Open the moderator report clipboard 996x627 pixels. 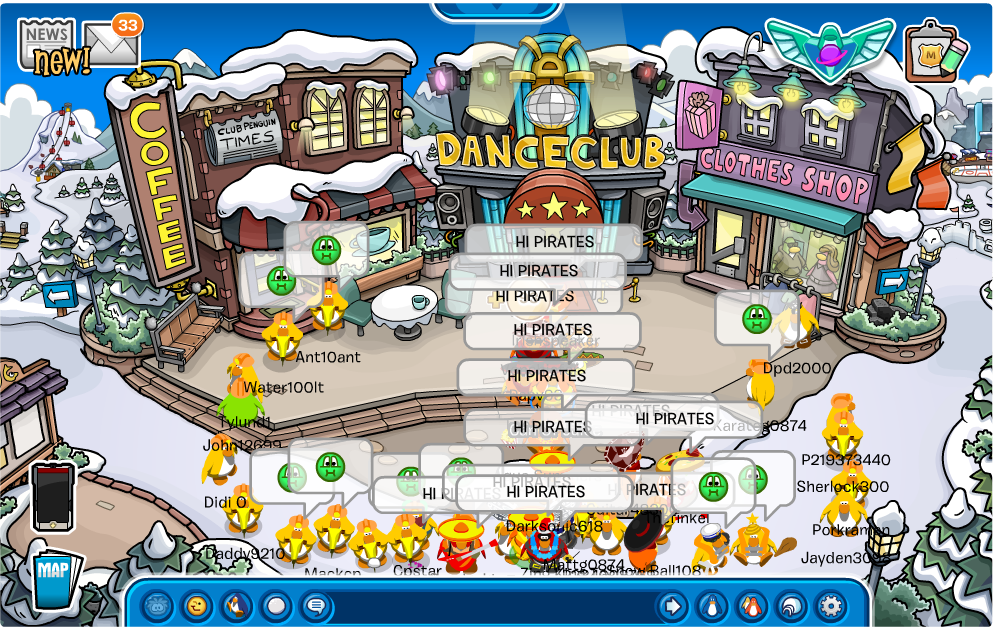935,52
